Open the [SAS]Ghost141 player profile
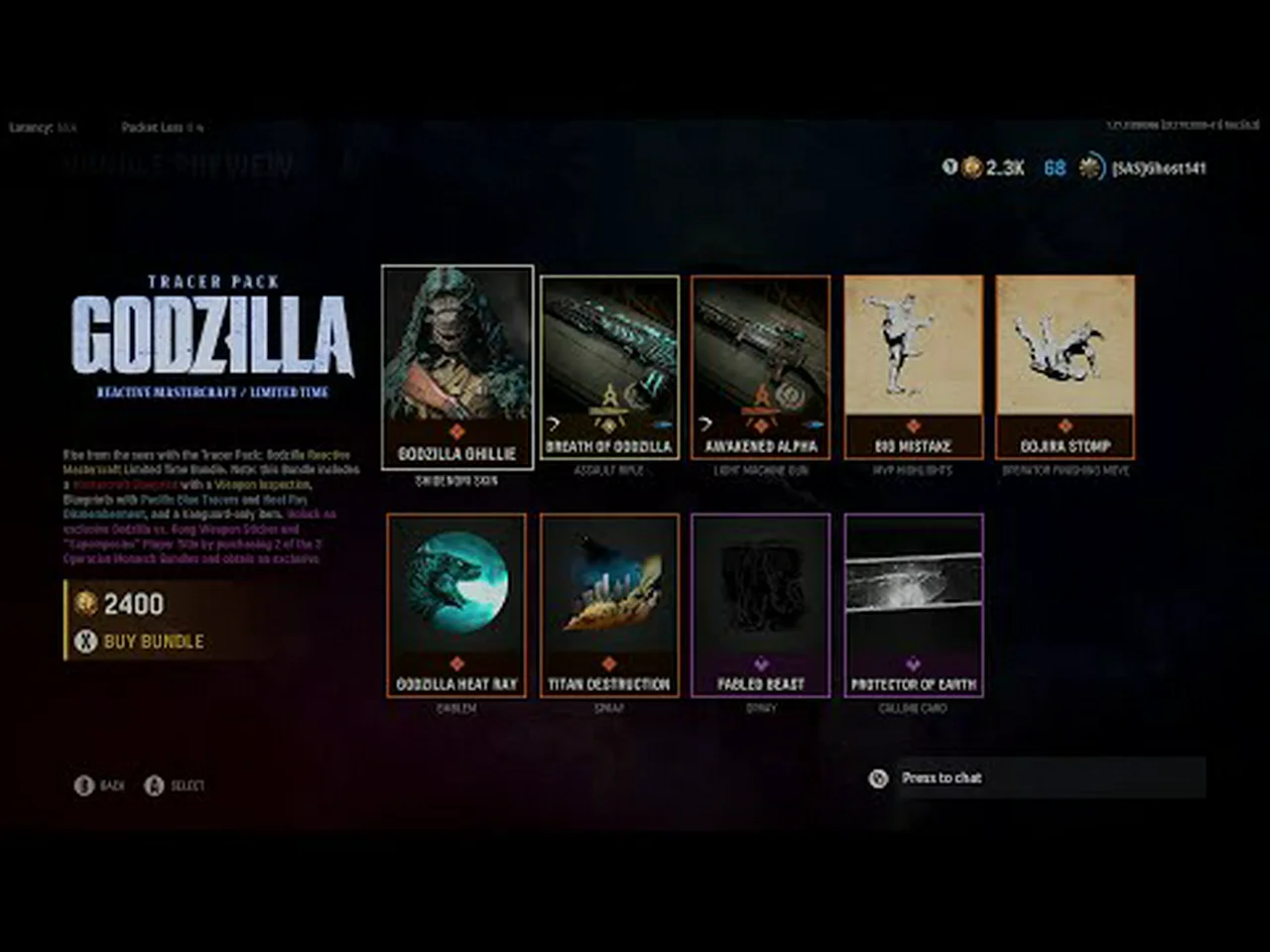 tap(1157, 169)
